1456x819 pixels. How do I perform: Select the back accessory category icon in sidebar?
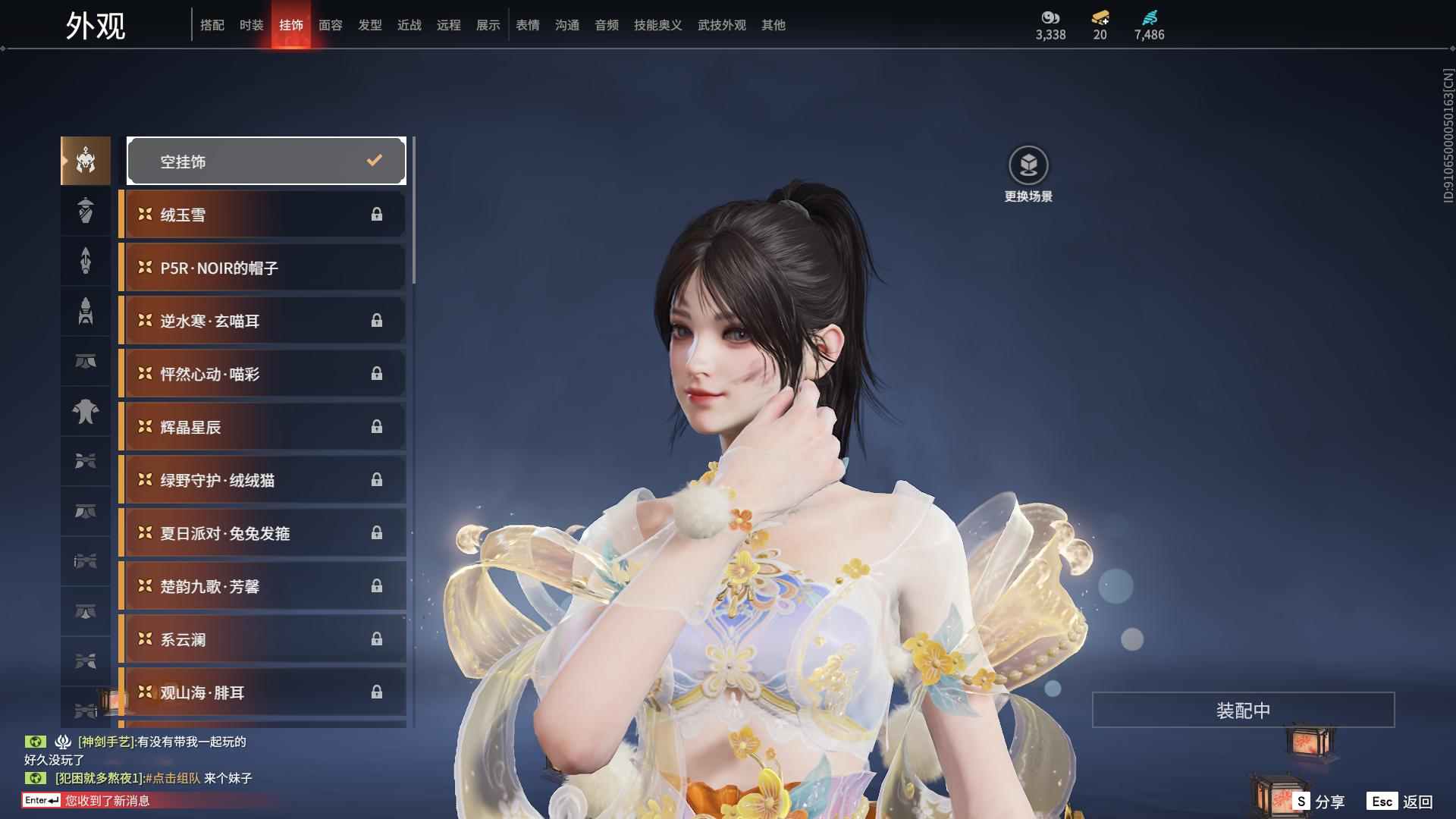[x=85, y=261]
